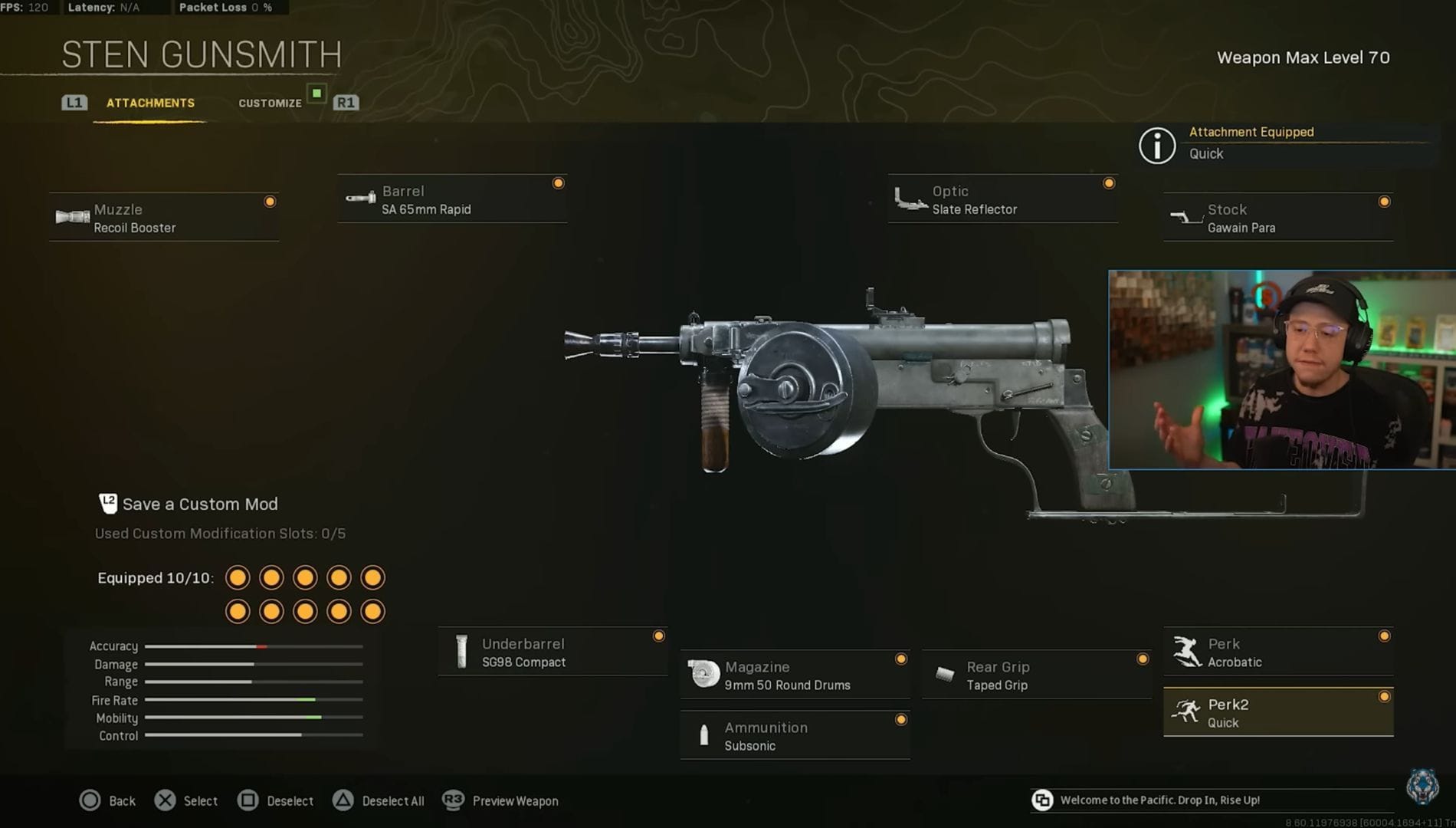1456x828 pixels.
Task: Click the info icon for Attachment Equipped
Action: pos(1157,146)
